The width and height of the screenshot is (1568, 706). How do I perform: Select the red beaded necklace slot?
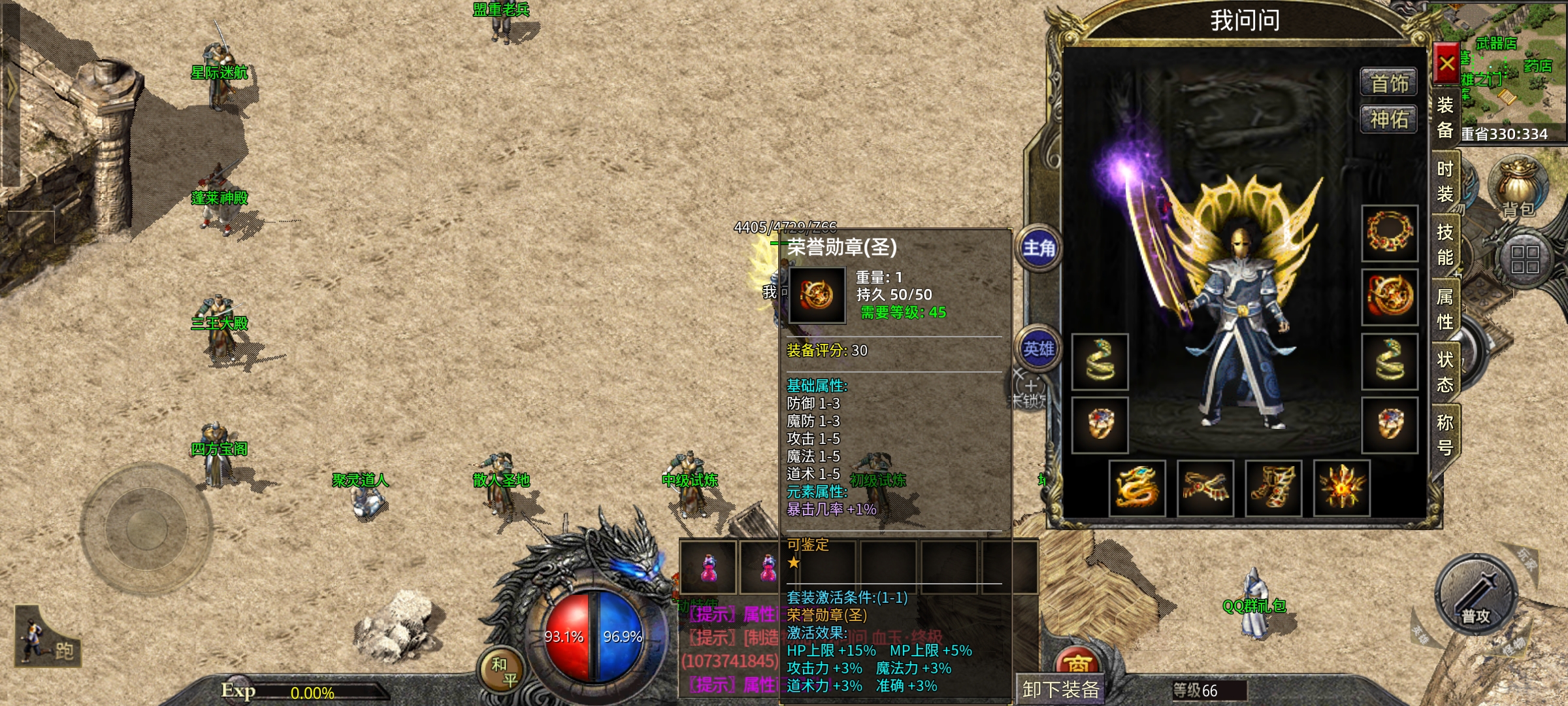click(x=1390, y=233)
